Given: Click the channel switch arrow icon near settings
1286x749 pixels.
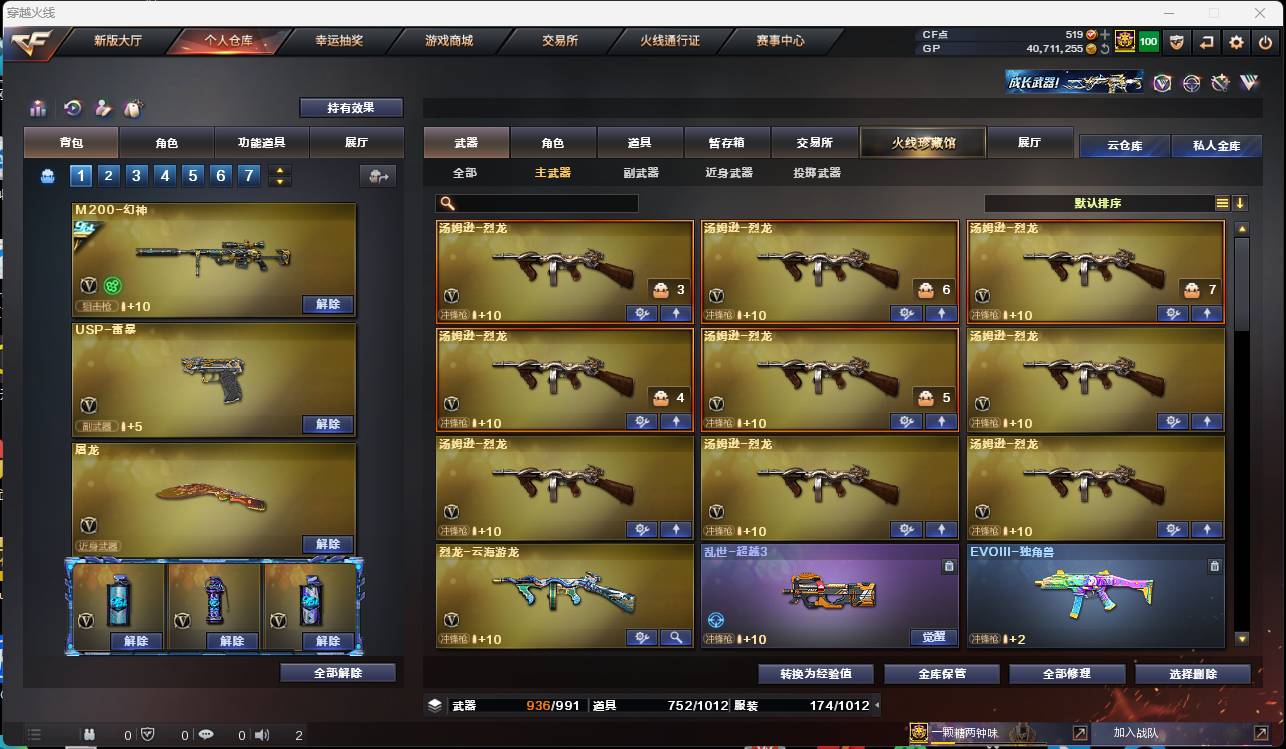Looking at the screenshot, I should (1207, 42).
